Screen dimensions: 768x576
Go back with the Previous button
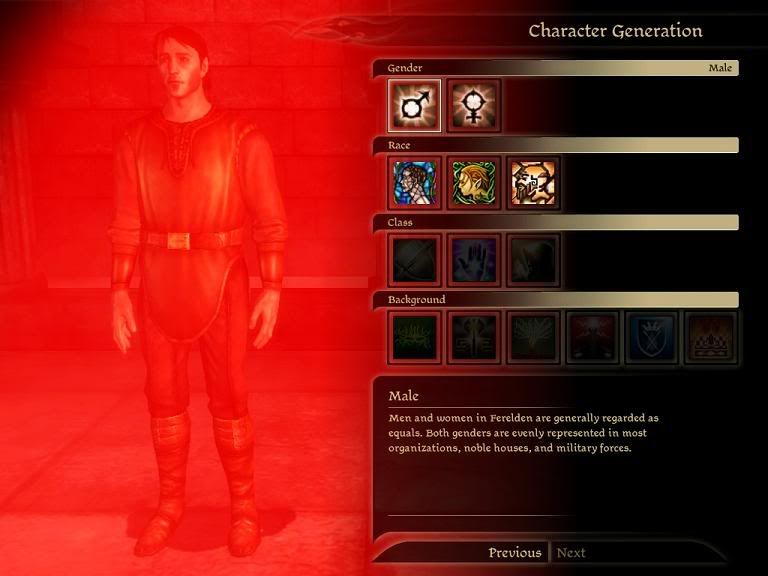[514, 553]
